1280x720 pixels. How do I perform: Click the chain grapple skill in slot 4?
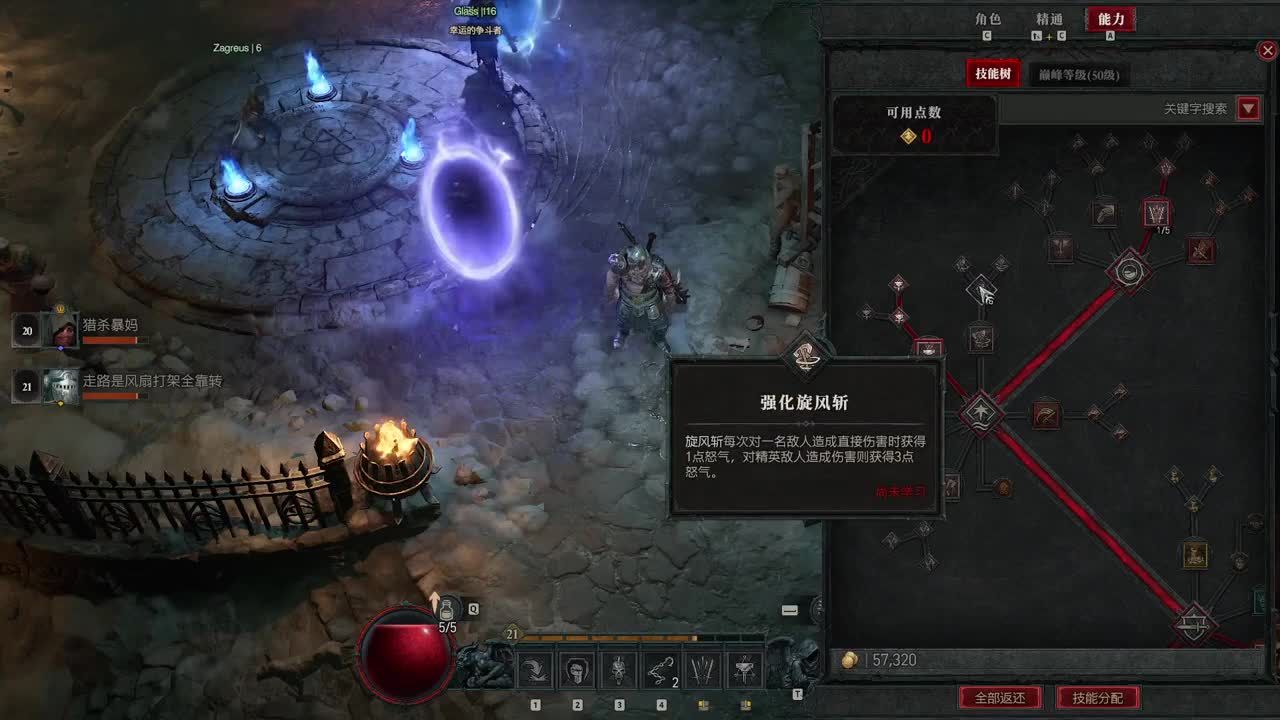[x=660, y=668]
